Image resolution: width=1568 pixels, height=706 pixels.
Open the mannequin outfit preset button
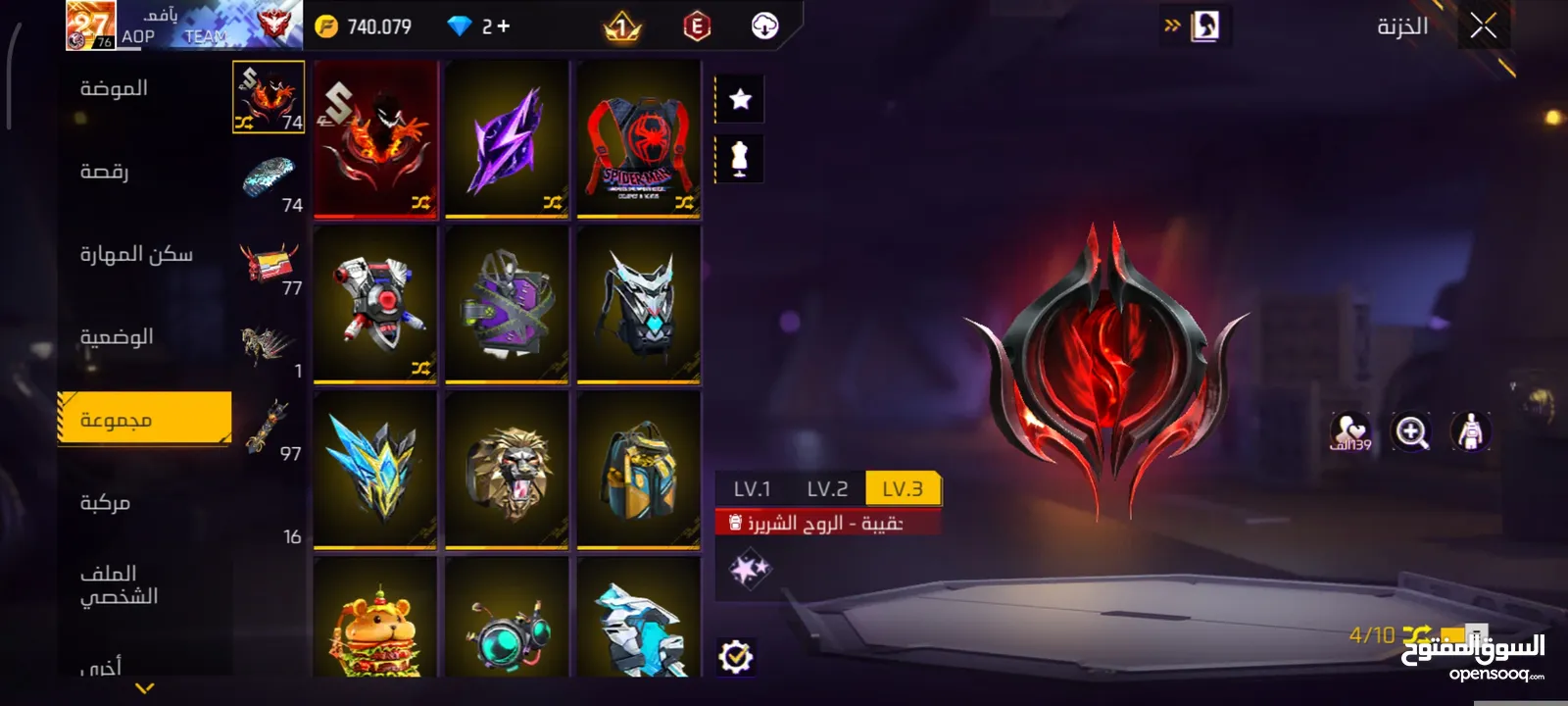pos(740,158)
